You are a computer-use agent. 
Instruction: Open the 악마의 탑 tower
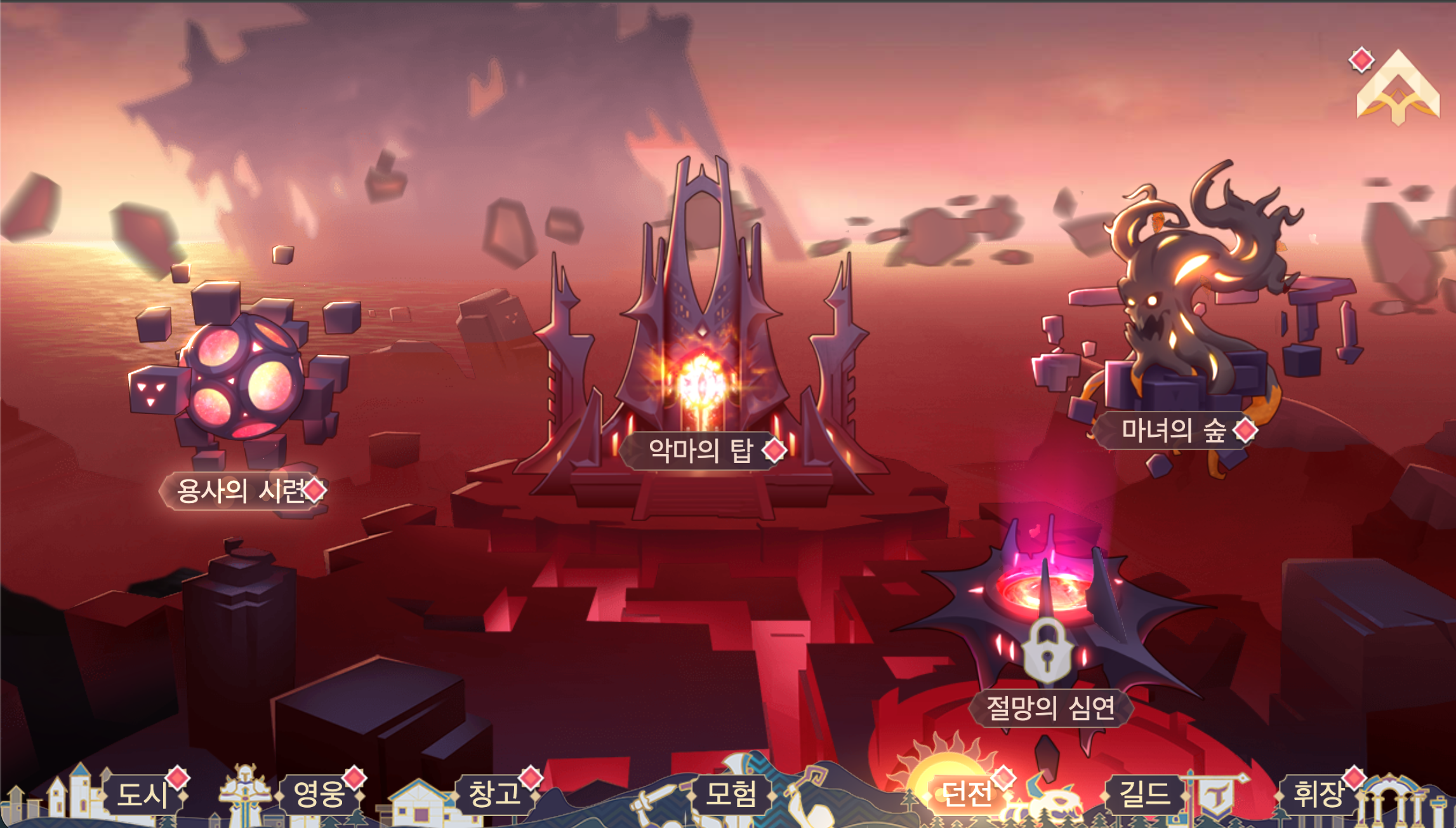701,451
